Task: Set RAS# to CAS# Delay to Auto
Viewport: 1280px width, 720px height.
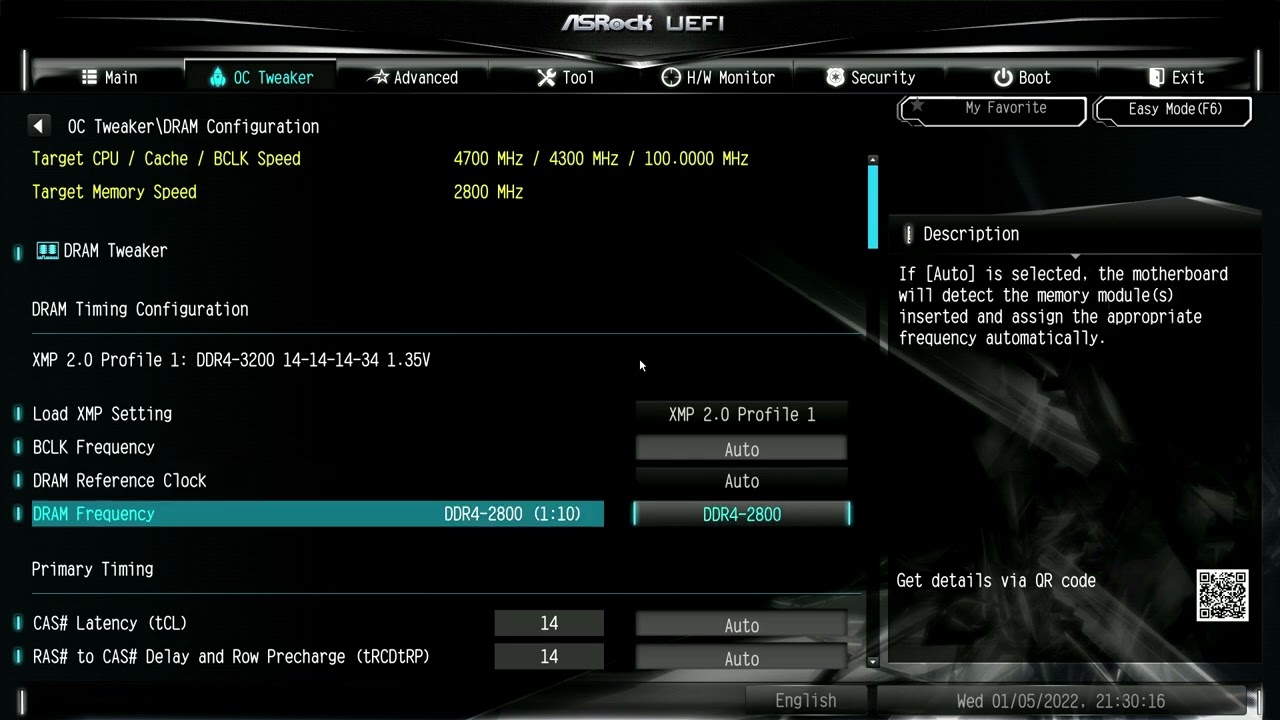Action: (741, 658)
